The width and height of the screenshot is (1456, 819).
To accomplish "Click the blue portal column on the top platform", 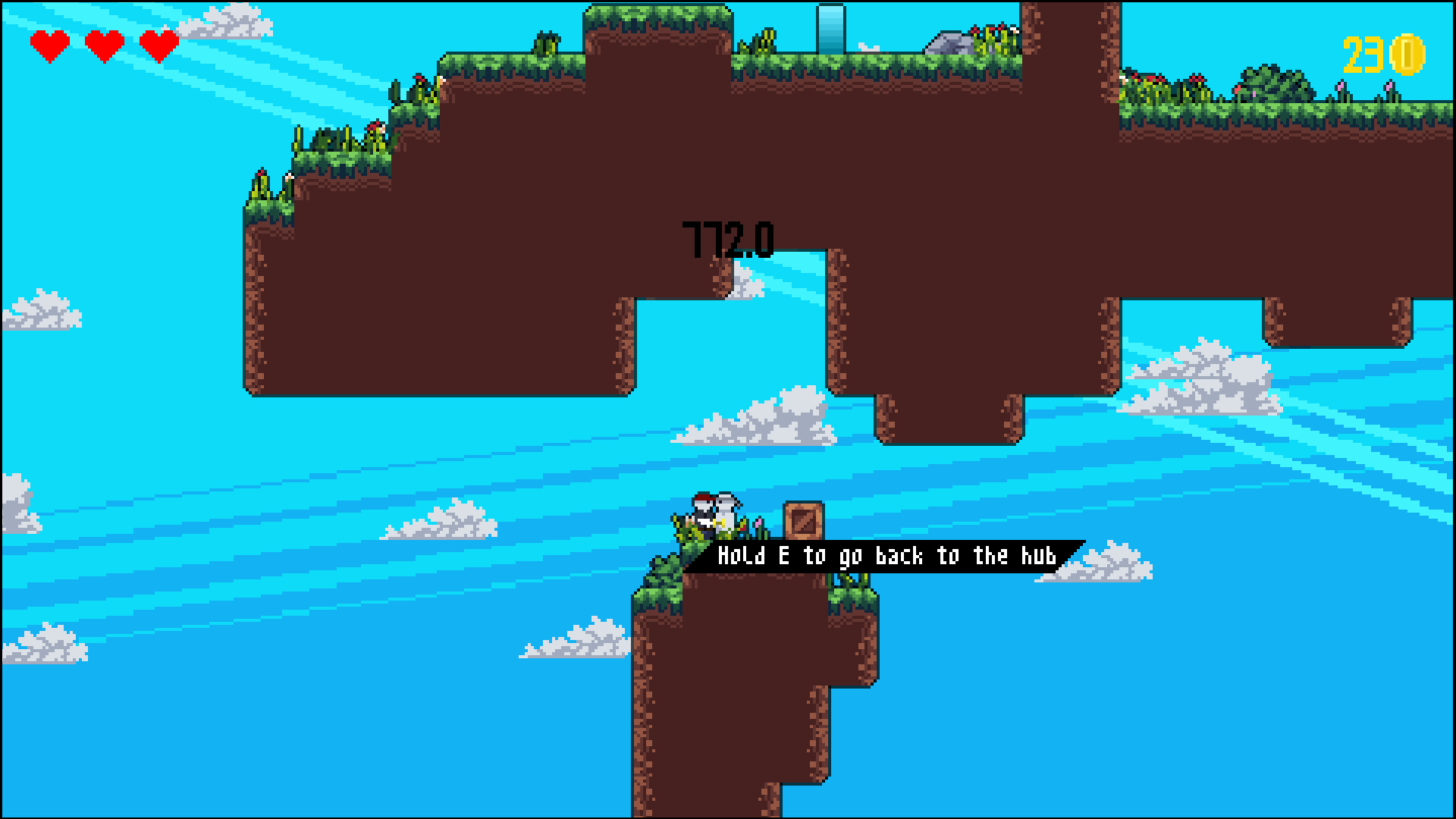I will point(831,29).
